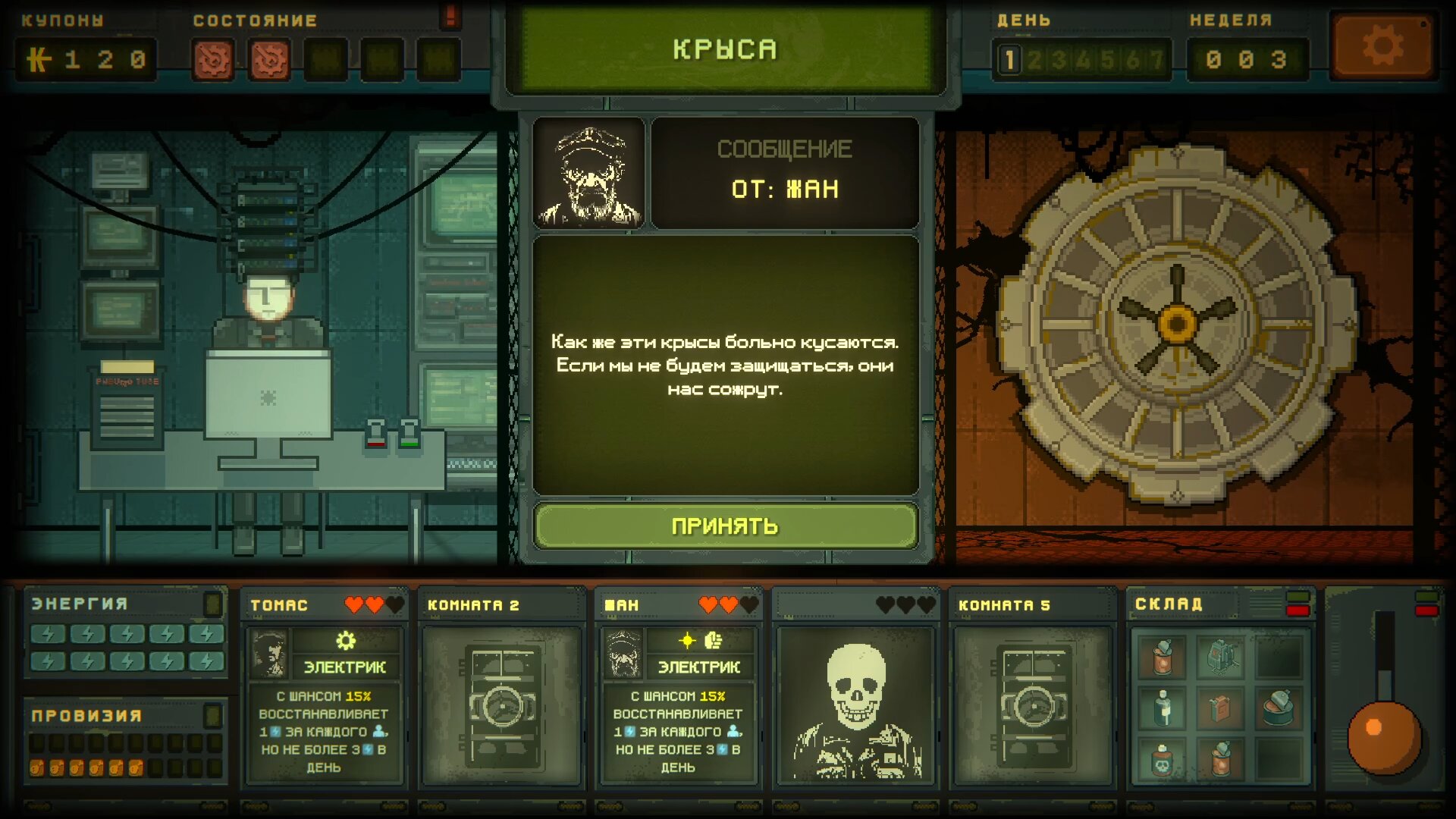Select Tomas's electrician room card
The width and height of the screenshot is (1456, 819).
point(324,704)
